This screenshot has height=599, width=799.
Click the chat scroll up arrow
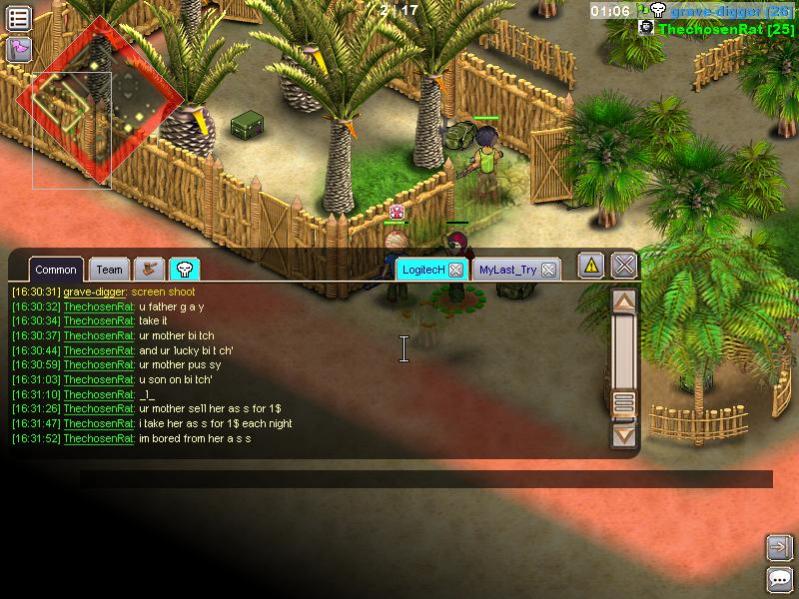[x=624, y=300]
